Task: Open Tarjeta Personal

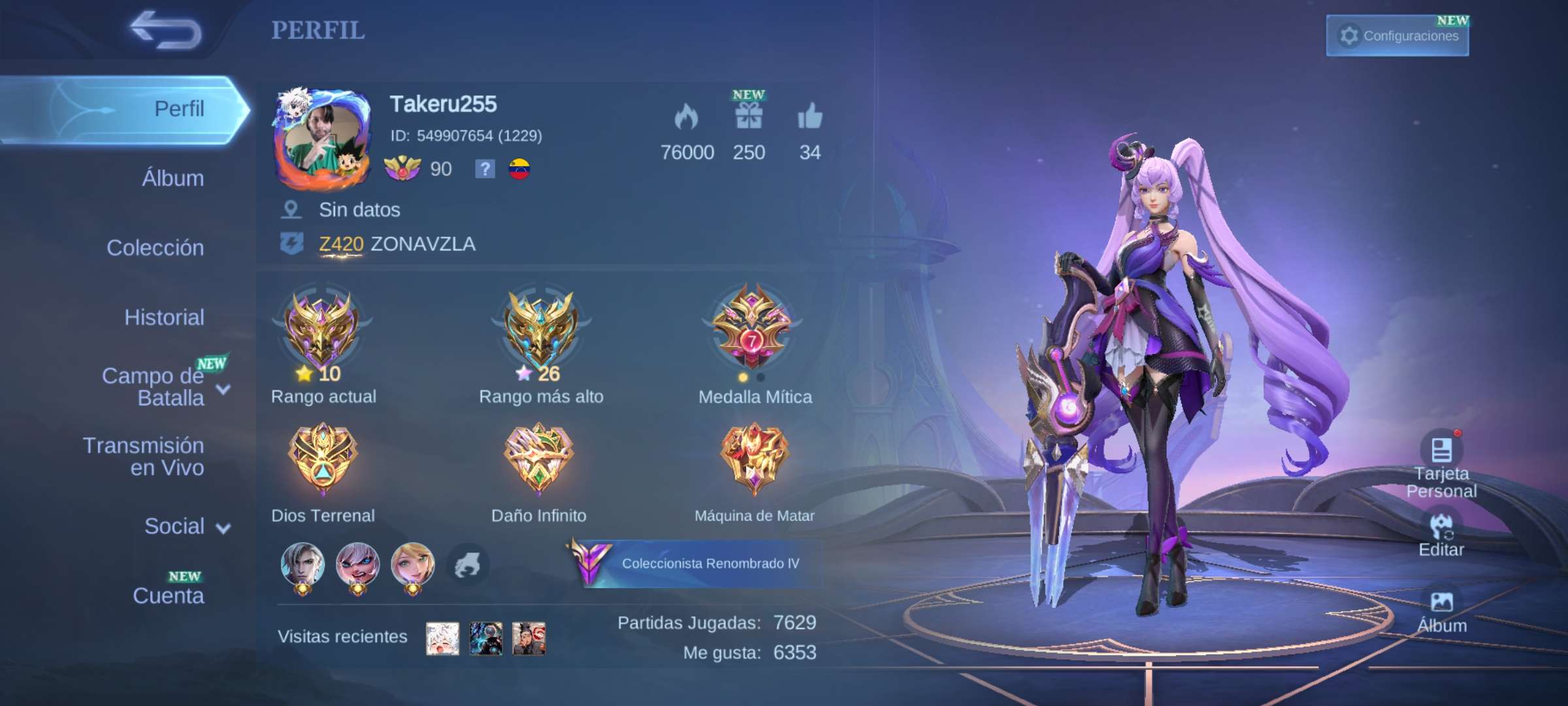Action: (1441, 464)
